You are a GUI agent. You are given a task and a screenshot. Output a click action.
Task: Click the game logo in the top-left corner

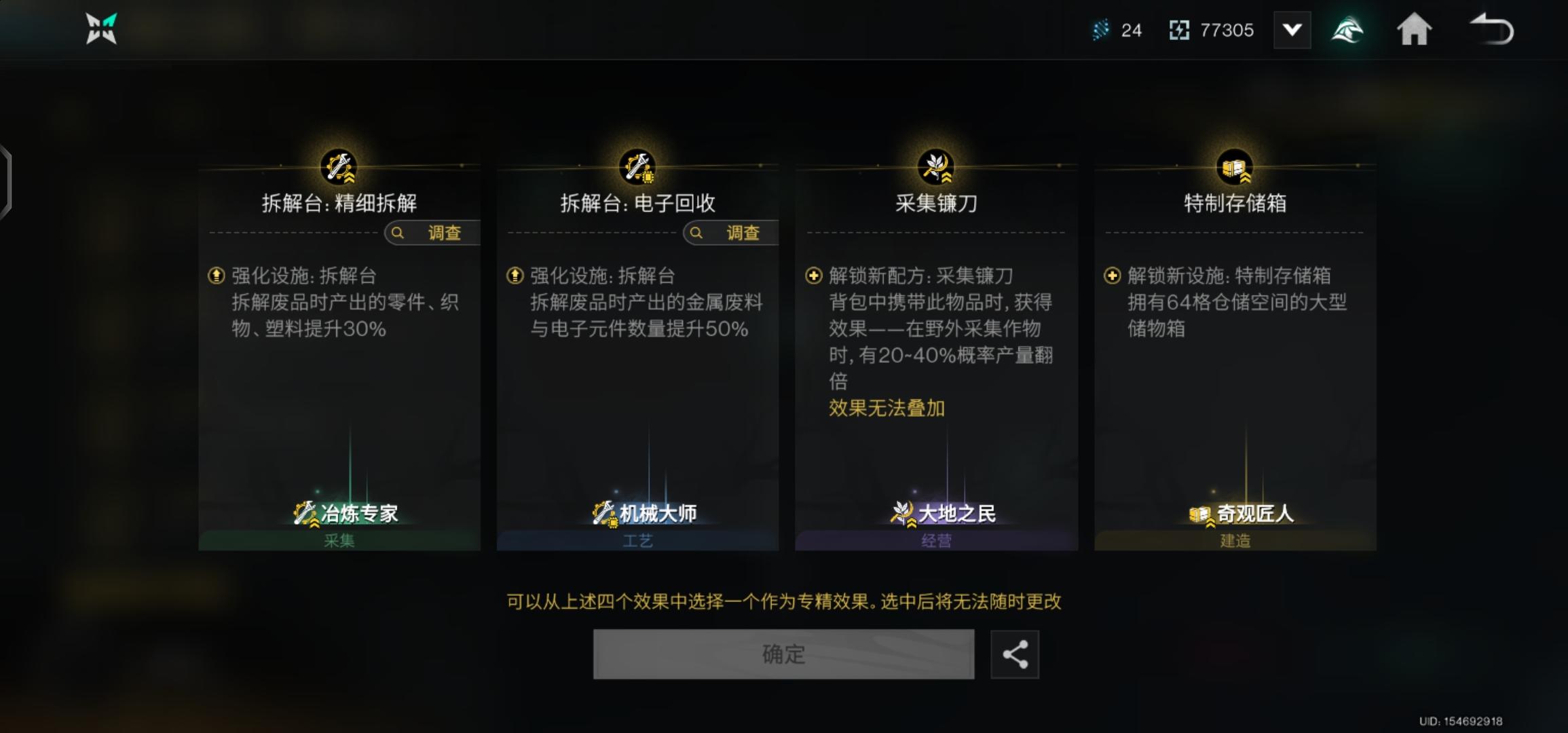point(101,29)
